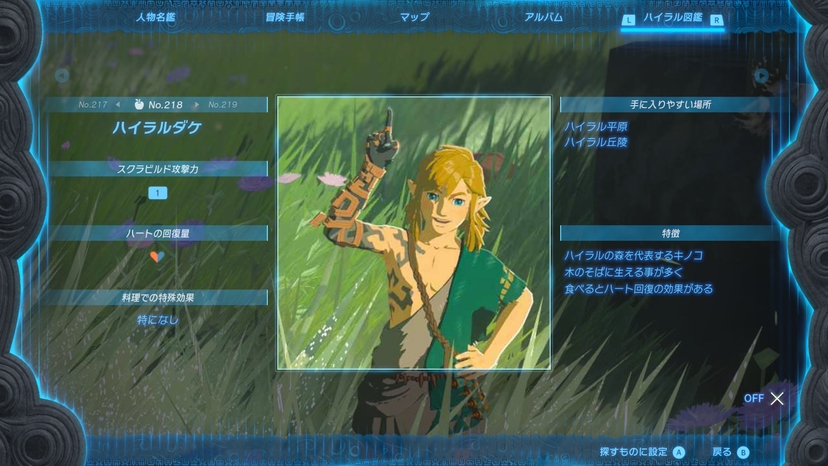Switch to the 人物名鑑 tab
Viewport: 828px width, 466px height.
point(156,17)
